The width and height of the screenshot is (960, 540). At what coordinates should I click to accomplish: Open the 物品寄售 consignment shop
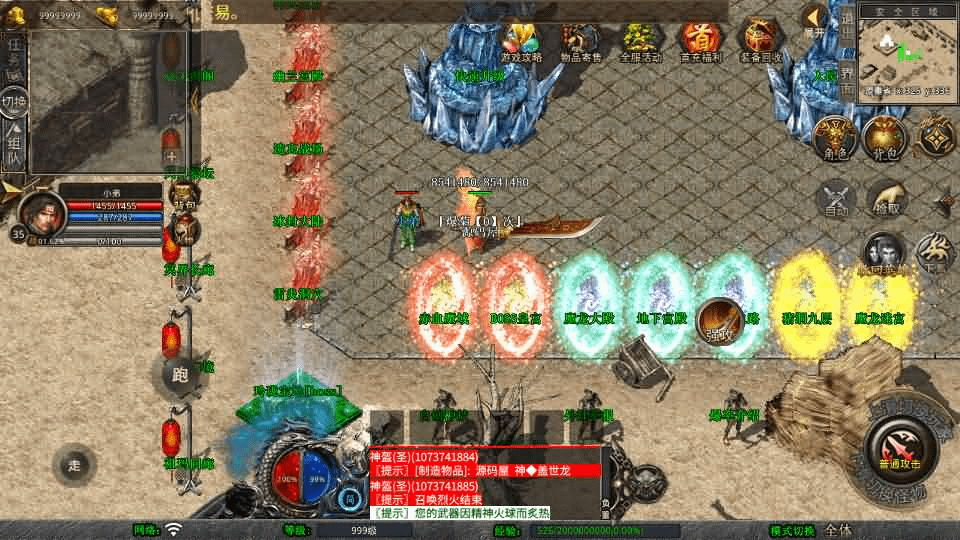coord(581,40)
